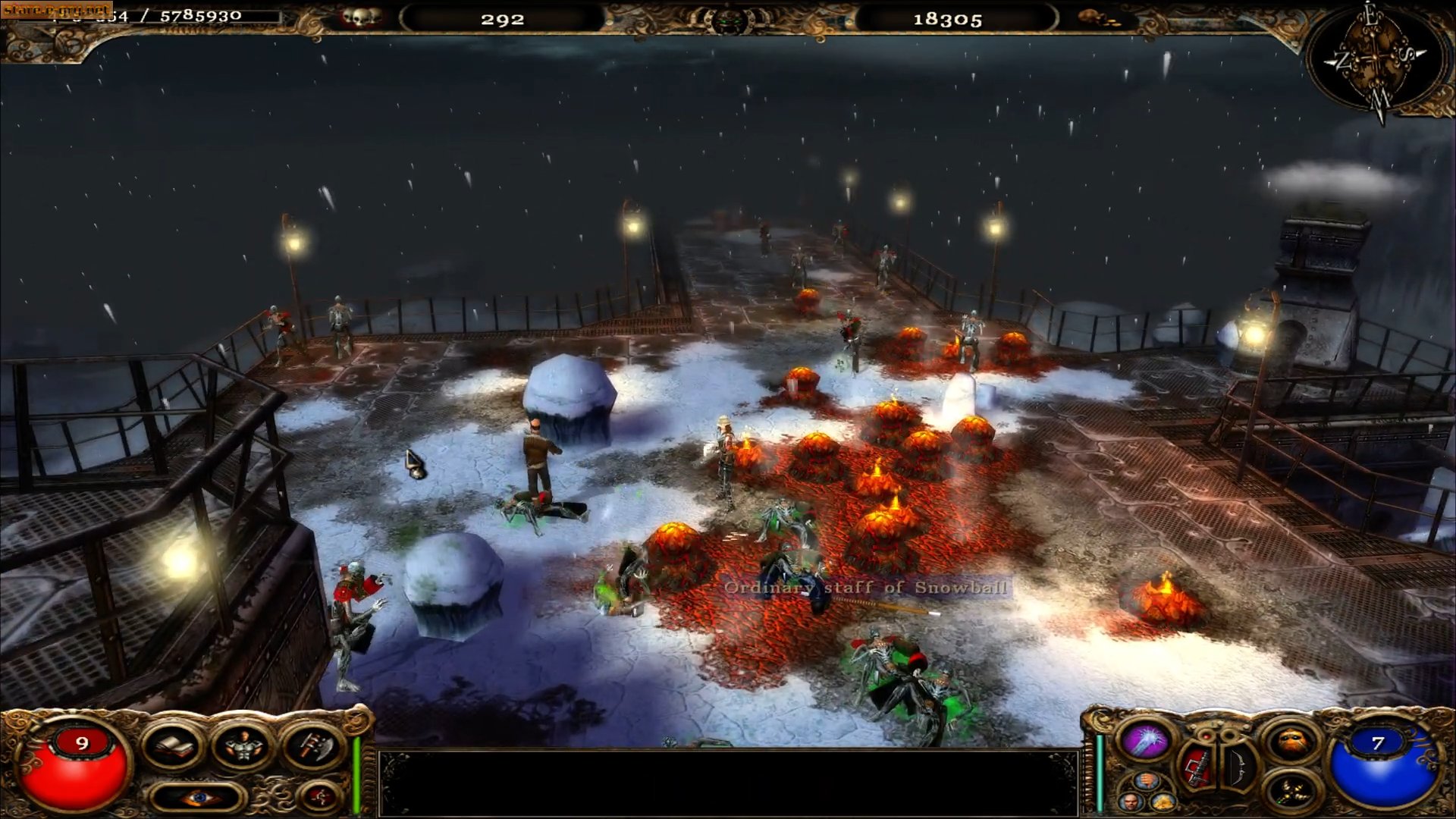Click the clenched fist icon
The height and width of the screenshot is (819, 1456).
pyautogui.click(x=1147, y=781)
